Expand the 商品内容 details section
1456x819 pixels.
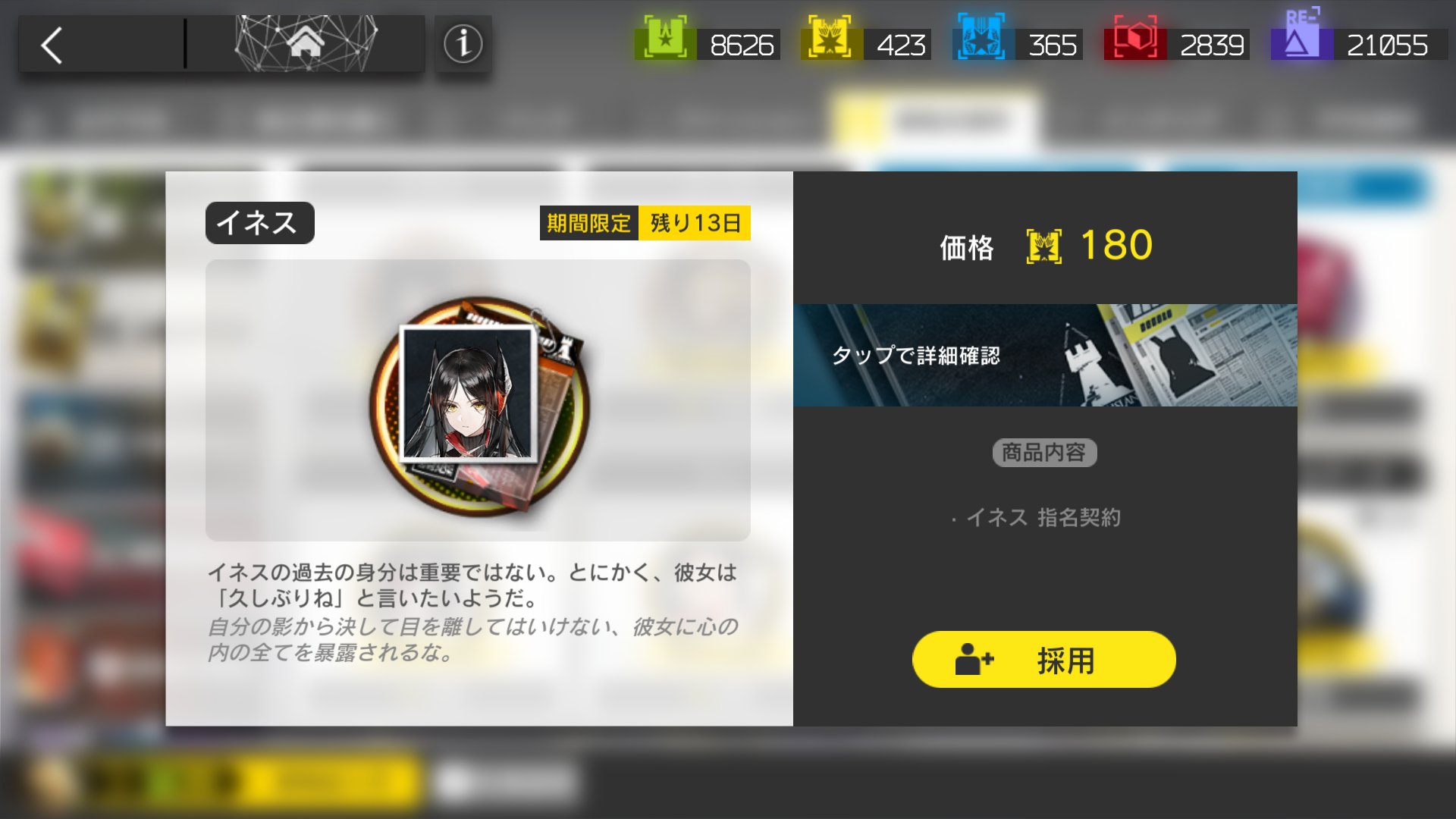tap(1044, 452)
